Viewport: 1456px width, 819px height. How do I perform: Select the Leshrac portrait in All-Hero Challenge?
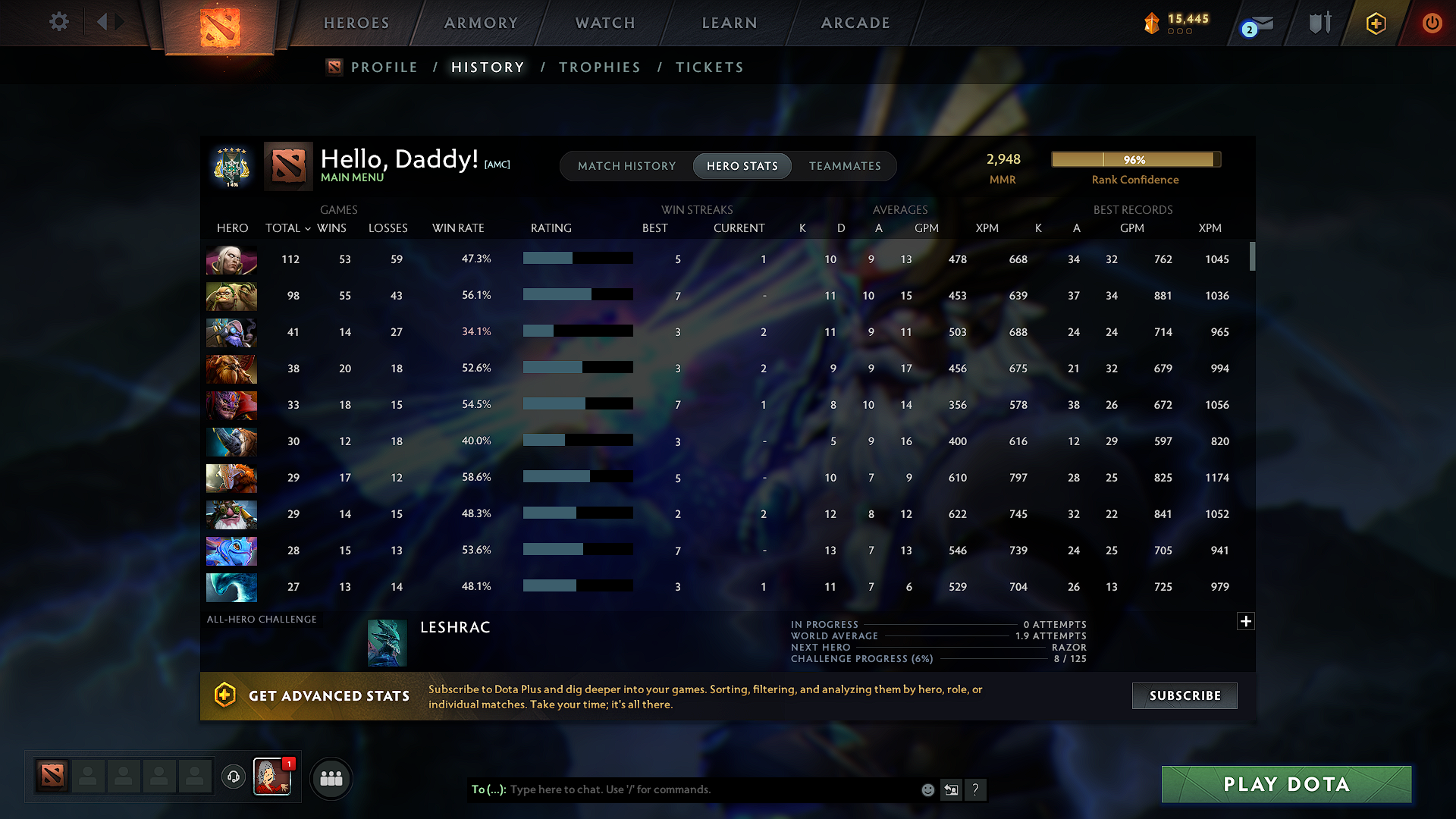click(x=387, y=641)
